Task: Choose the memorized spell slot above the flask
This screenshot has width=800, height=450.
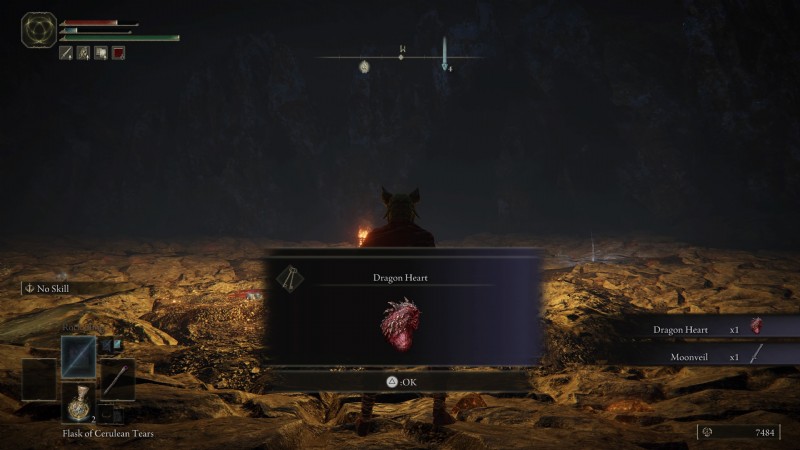Action: [78, 356]
